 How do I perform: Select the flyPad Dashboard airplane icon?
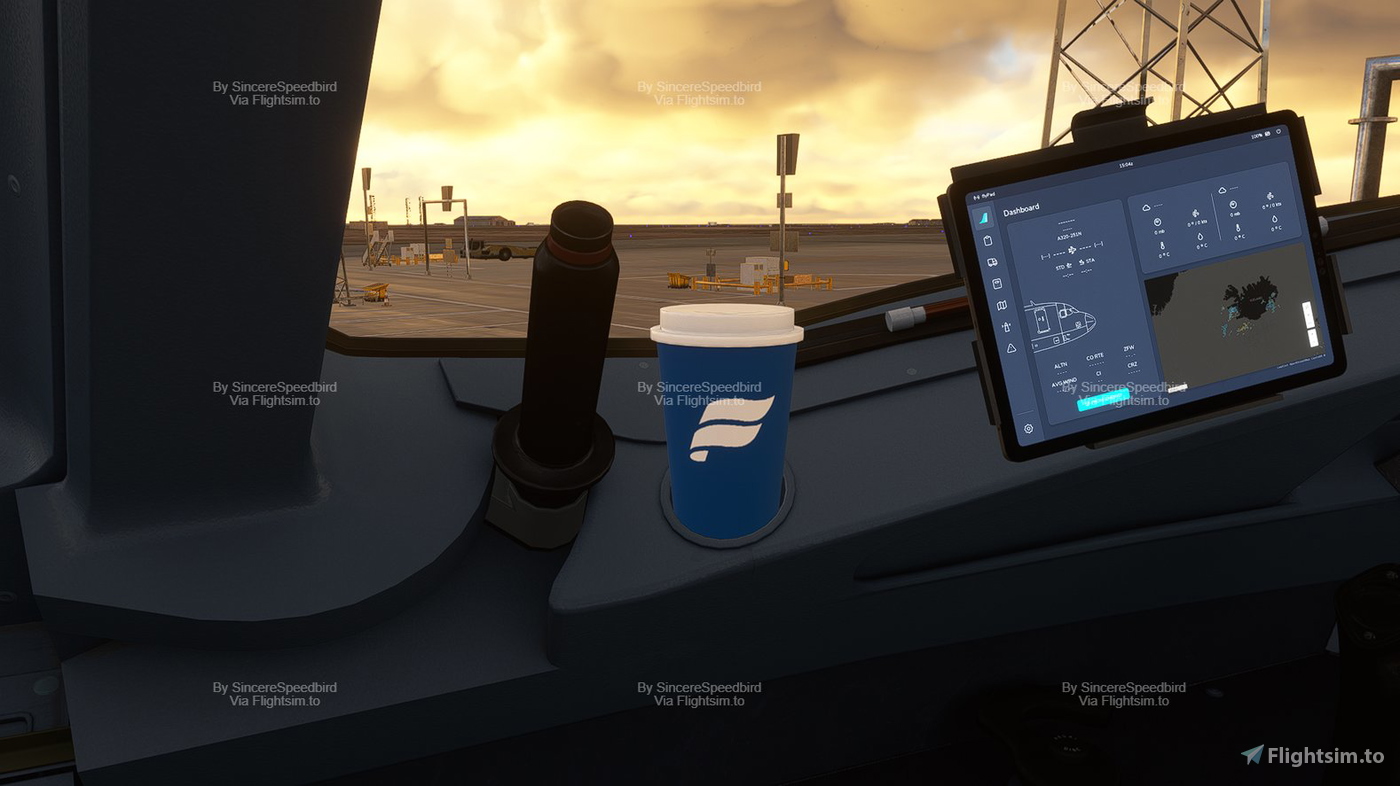982,217
